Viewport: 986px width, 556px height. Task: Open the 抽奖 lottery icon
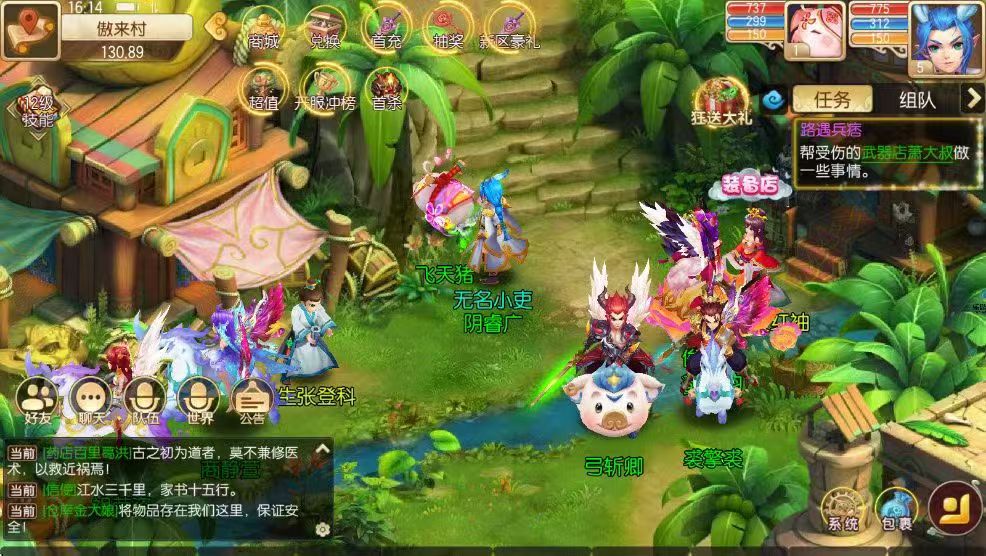pyautogui.click(x=447, y=27)
